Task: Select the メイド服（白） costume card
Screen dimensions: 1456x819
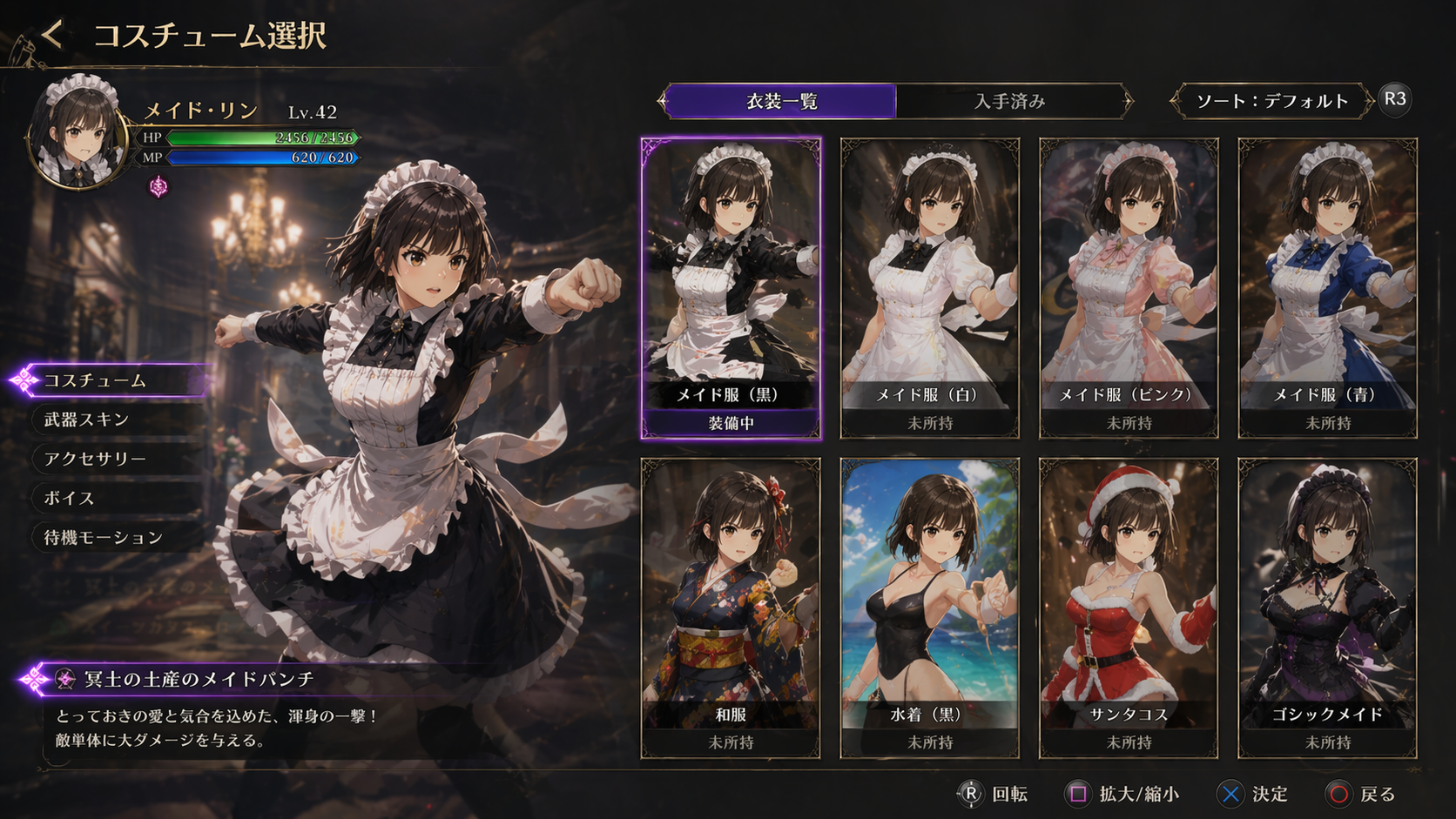Action: [x=929, y=287]
